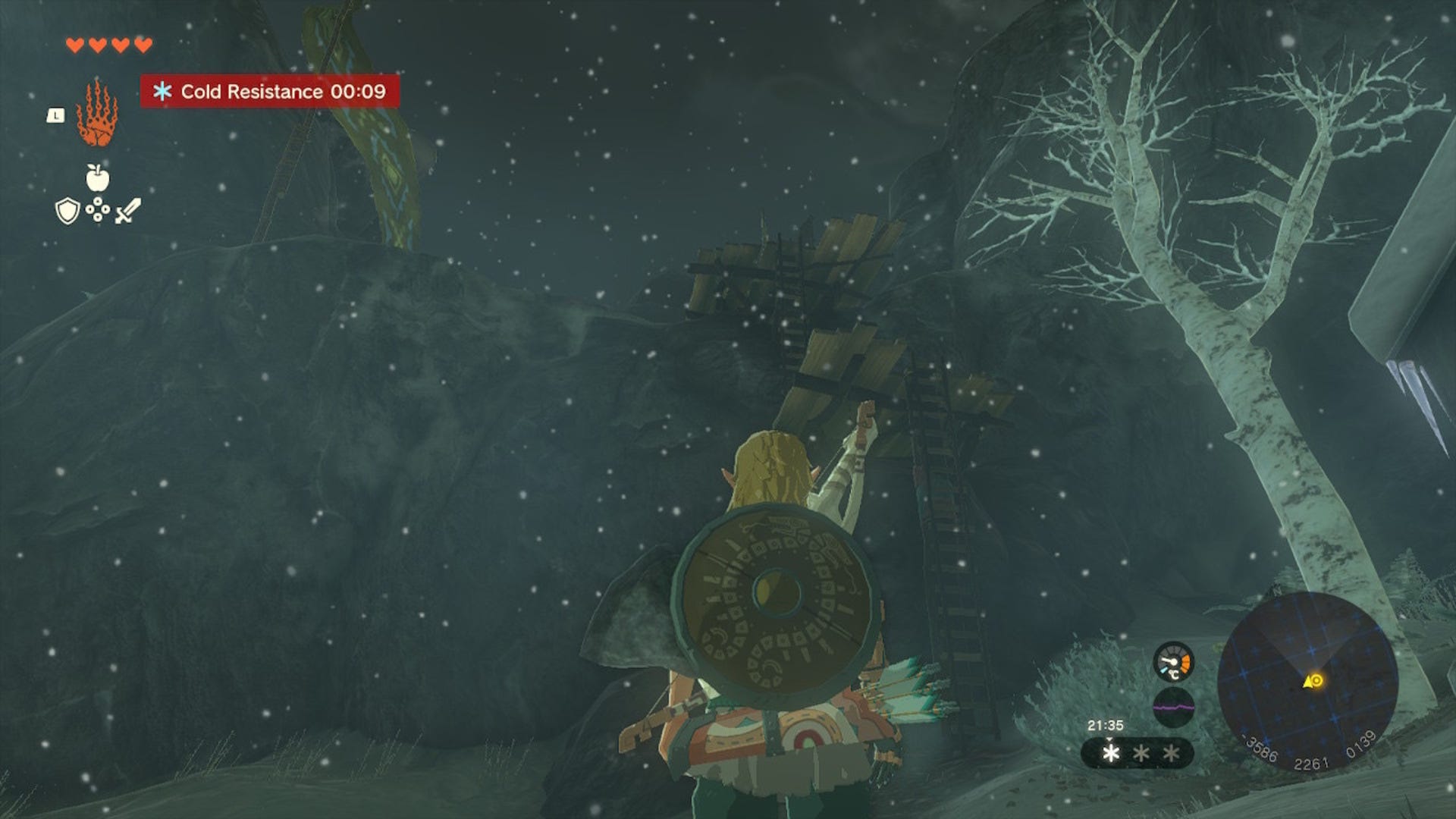
Task: Toggle the highlighted first snowflake in the weather forecast
Action: point(1111,755)
